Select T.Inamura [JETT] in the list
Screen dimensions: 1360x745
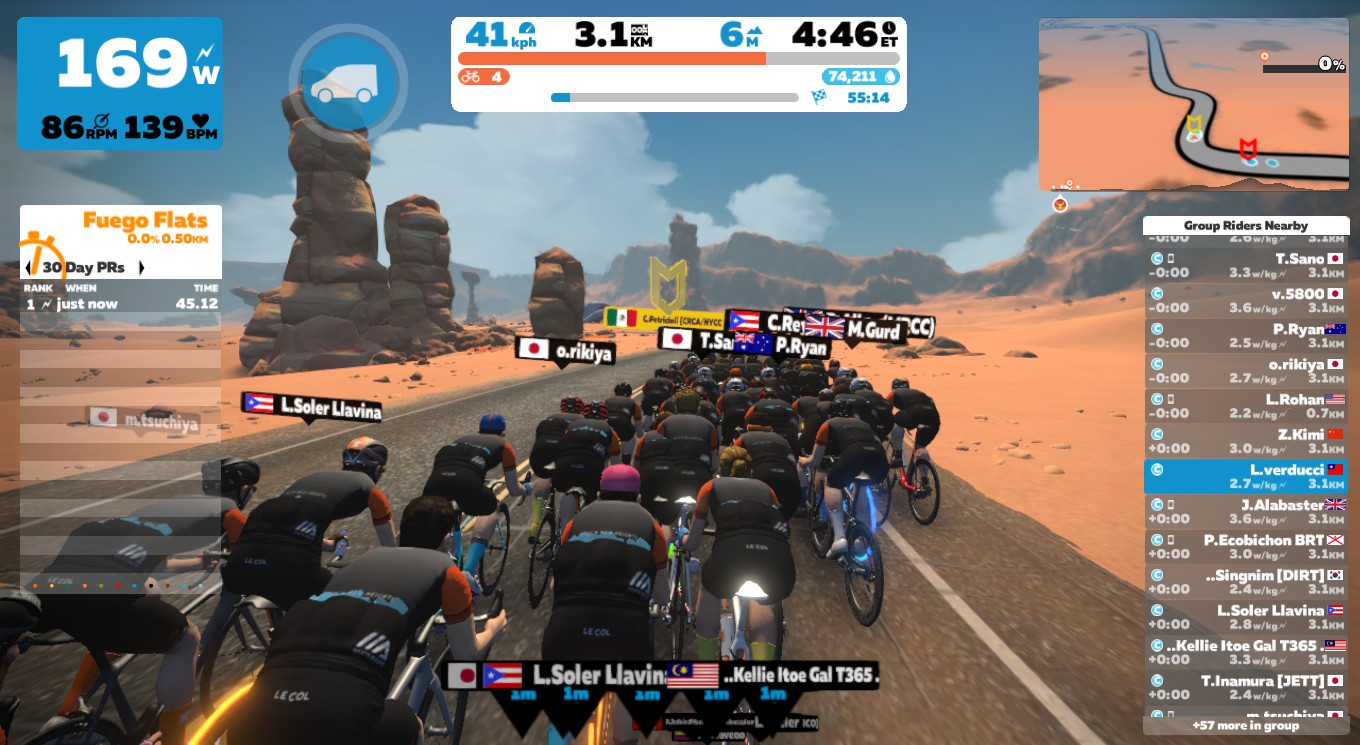1246,687
